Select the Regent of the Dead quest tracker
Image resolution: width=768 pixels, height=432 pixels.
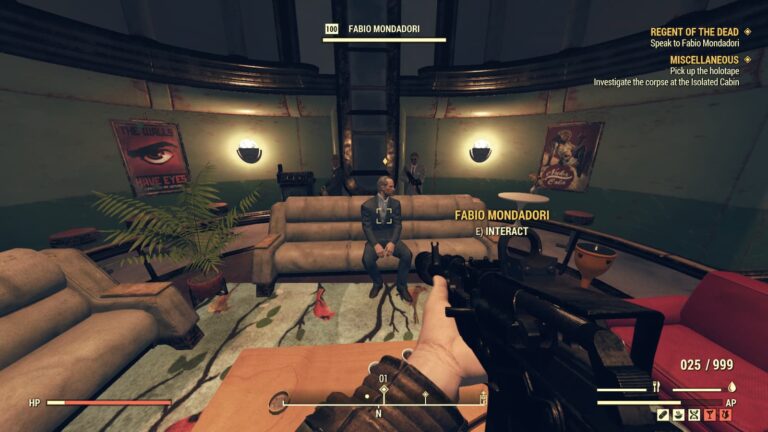click(693, 32)
